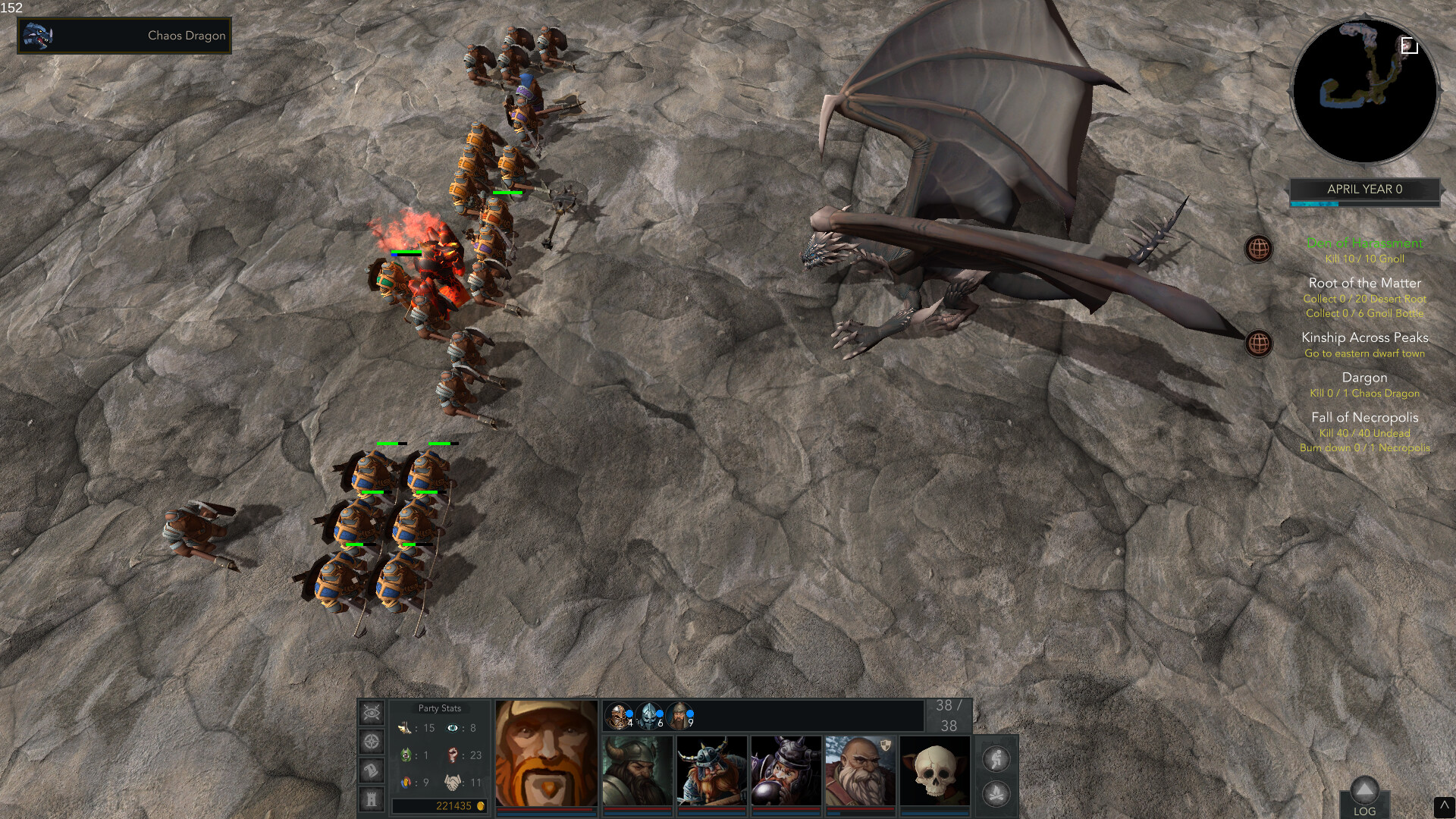This screenshot has height=819, width=1456.
Task: Expand the LOG panel with its up arrow
Action: (x=1365, y=787)
